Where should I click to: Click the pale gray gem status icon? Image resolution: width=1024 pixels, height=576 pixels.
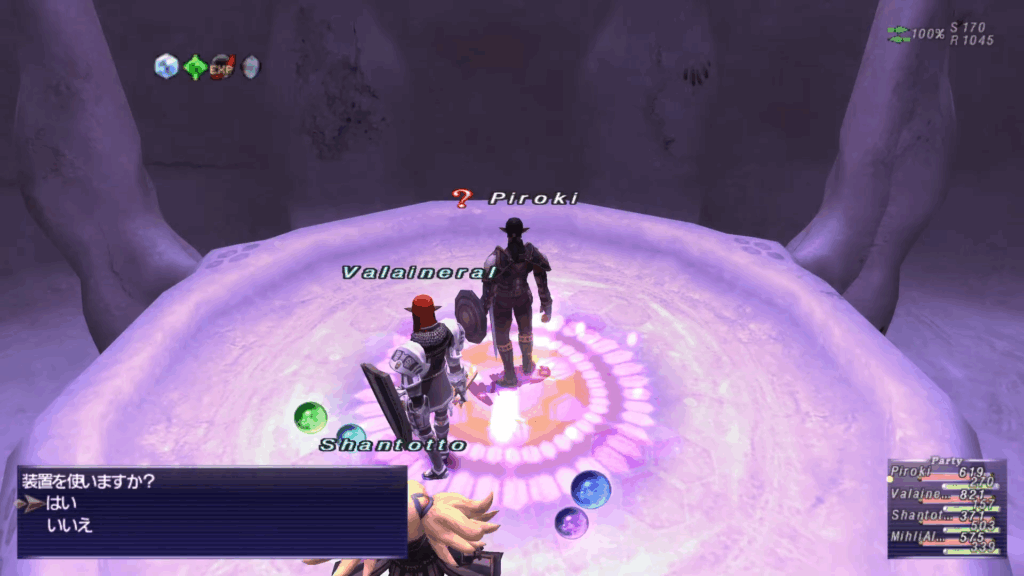(249, 67)
